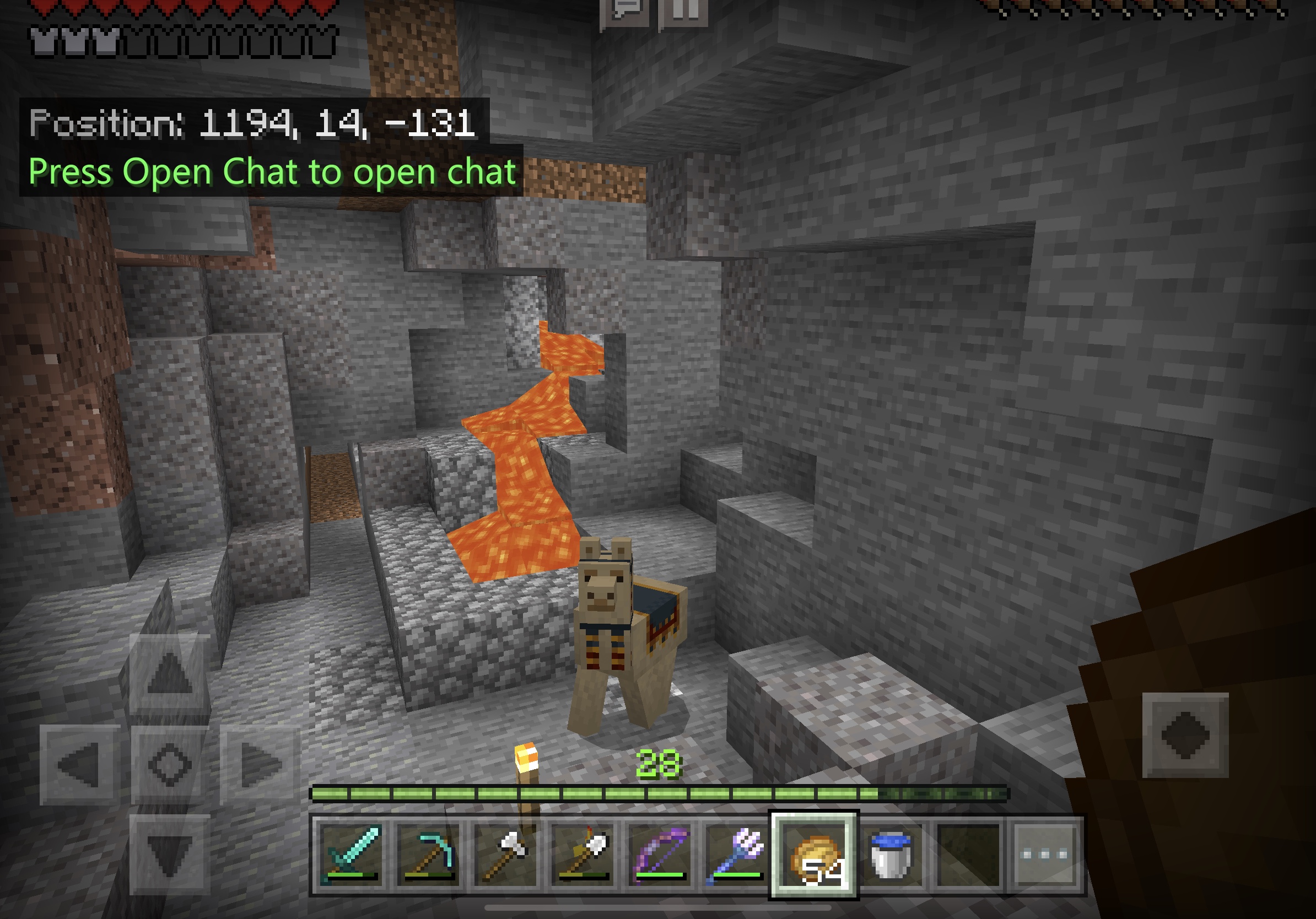Tap the move forward arrow
This screenshot has height=919, width=1316.
pyautogui.click(x=169, y=673)
